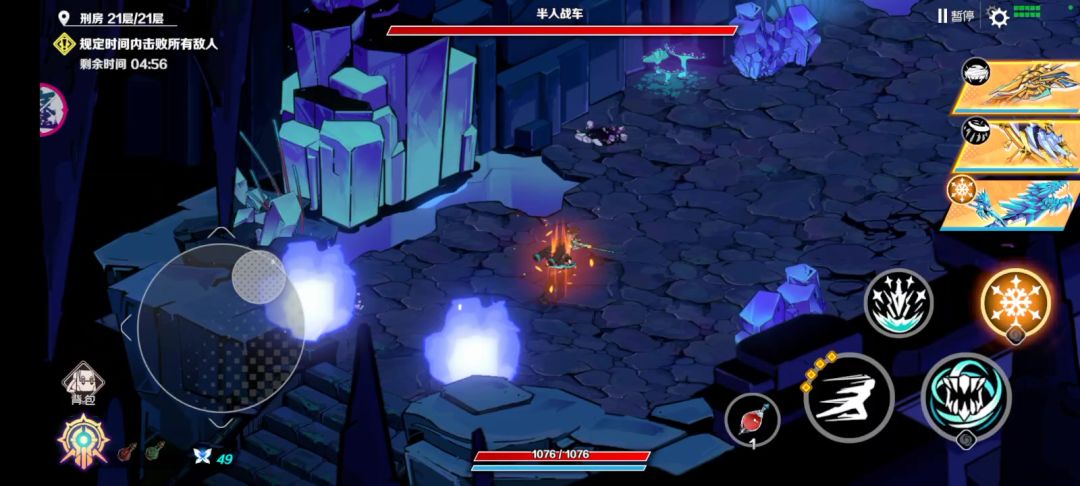Select the middle blue-gold claw weapon card
Image resolution: width=1080 pixels, height=486 pixels.
click(1017, 143)
